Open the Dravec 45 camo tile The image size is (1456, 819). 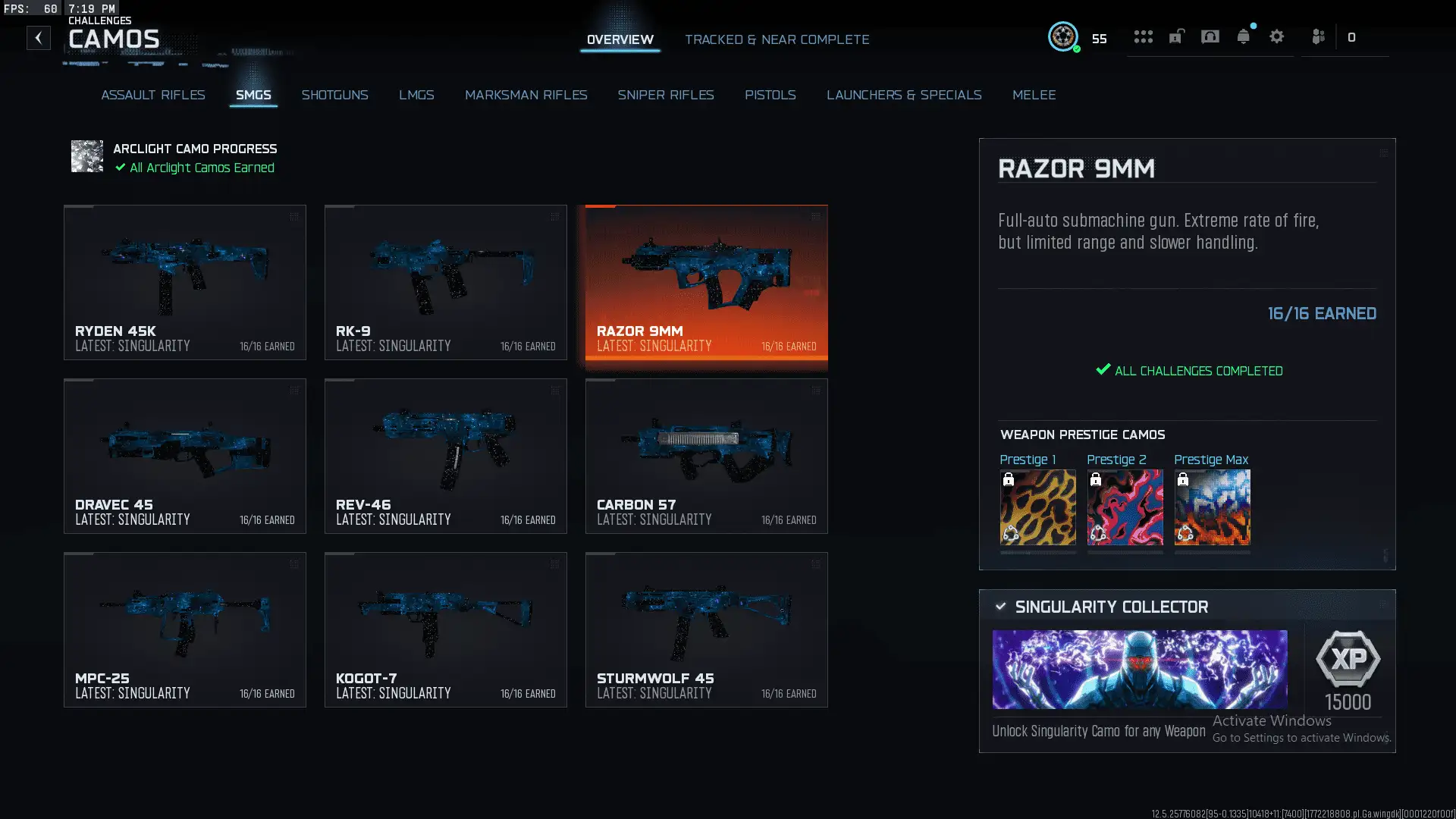pyautogui.click(x=185, y=456)
